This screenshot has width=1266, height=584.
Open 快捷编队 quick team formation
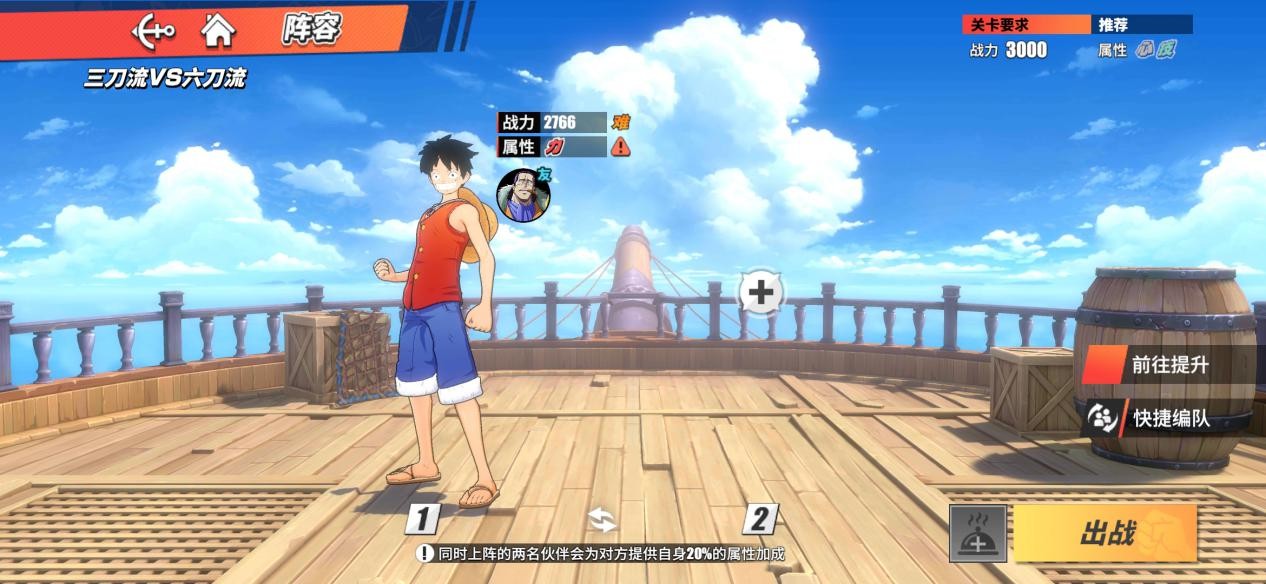click(1169, 418)
